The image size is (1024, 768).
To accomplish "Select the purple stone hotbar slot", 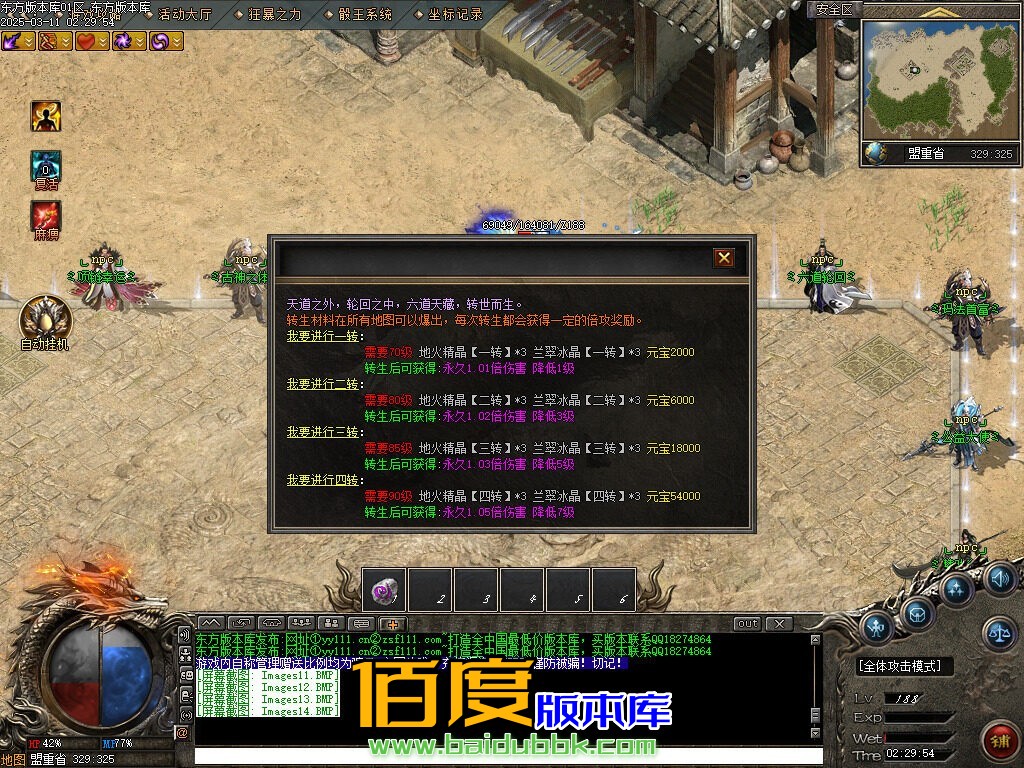I will click(383, 589).
